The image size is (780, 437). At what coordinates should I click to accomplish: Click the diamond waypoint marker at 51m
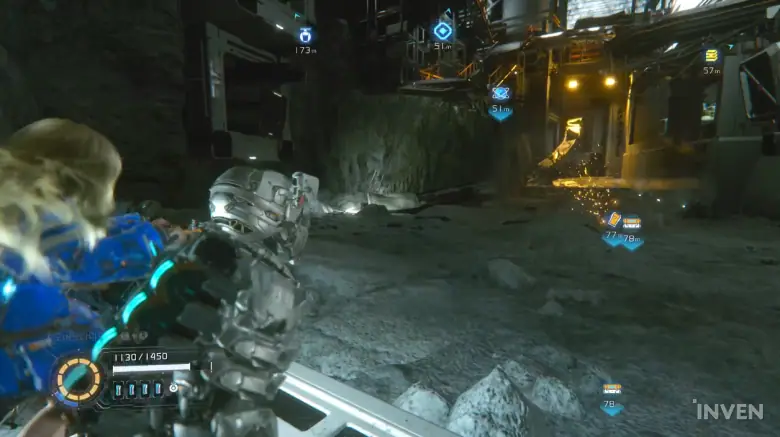coord(442,31)
